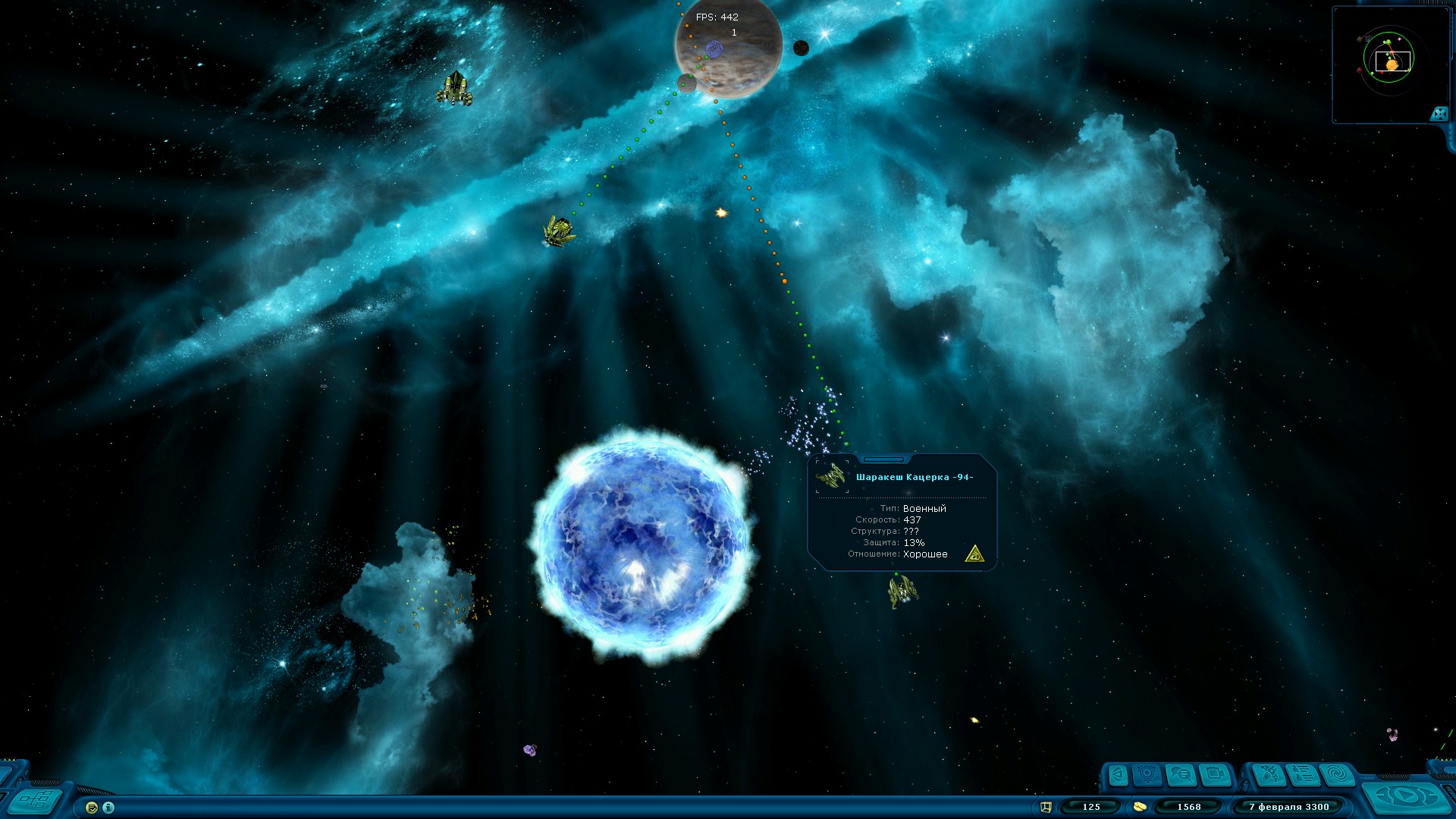The image size is (1456, 819).
Task: Click the round information 'i' icon
Action: pyautogui.click(x=108, y=808)
